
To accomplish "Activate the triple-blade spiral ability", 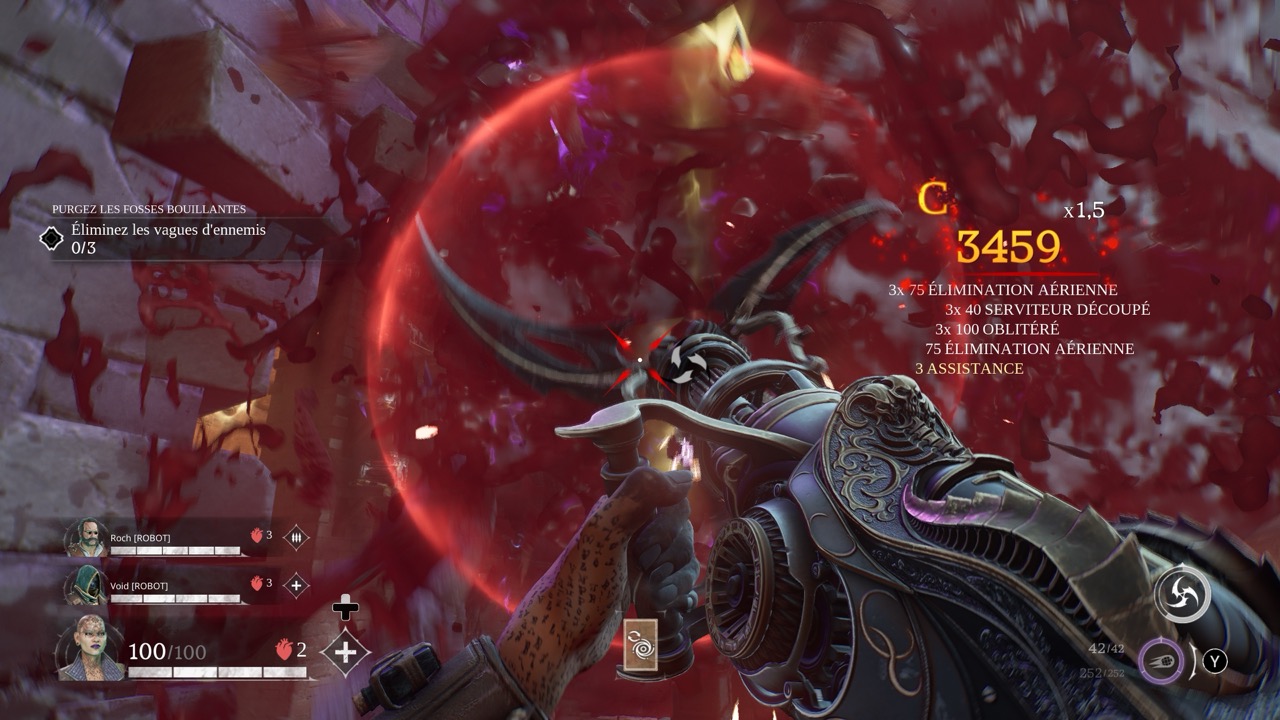I will pos(1182,595).
